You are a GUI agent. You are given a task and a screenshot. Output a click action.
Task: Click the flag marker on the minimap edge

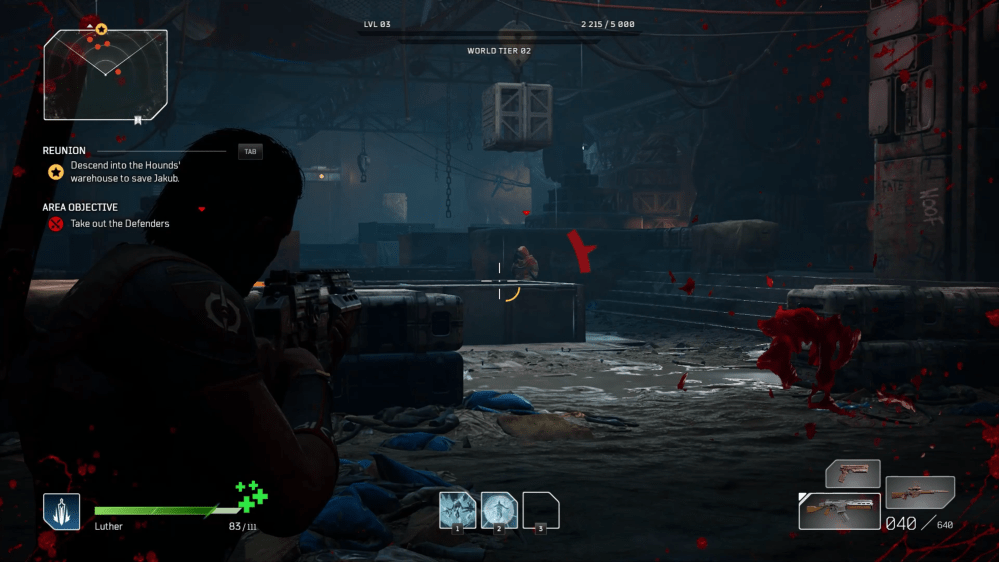pos(137,120)
